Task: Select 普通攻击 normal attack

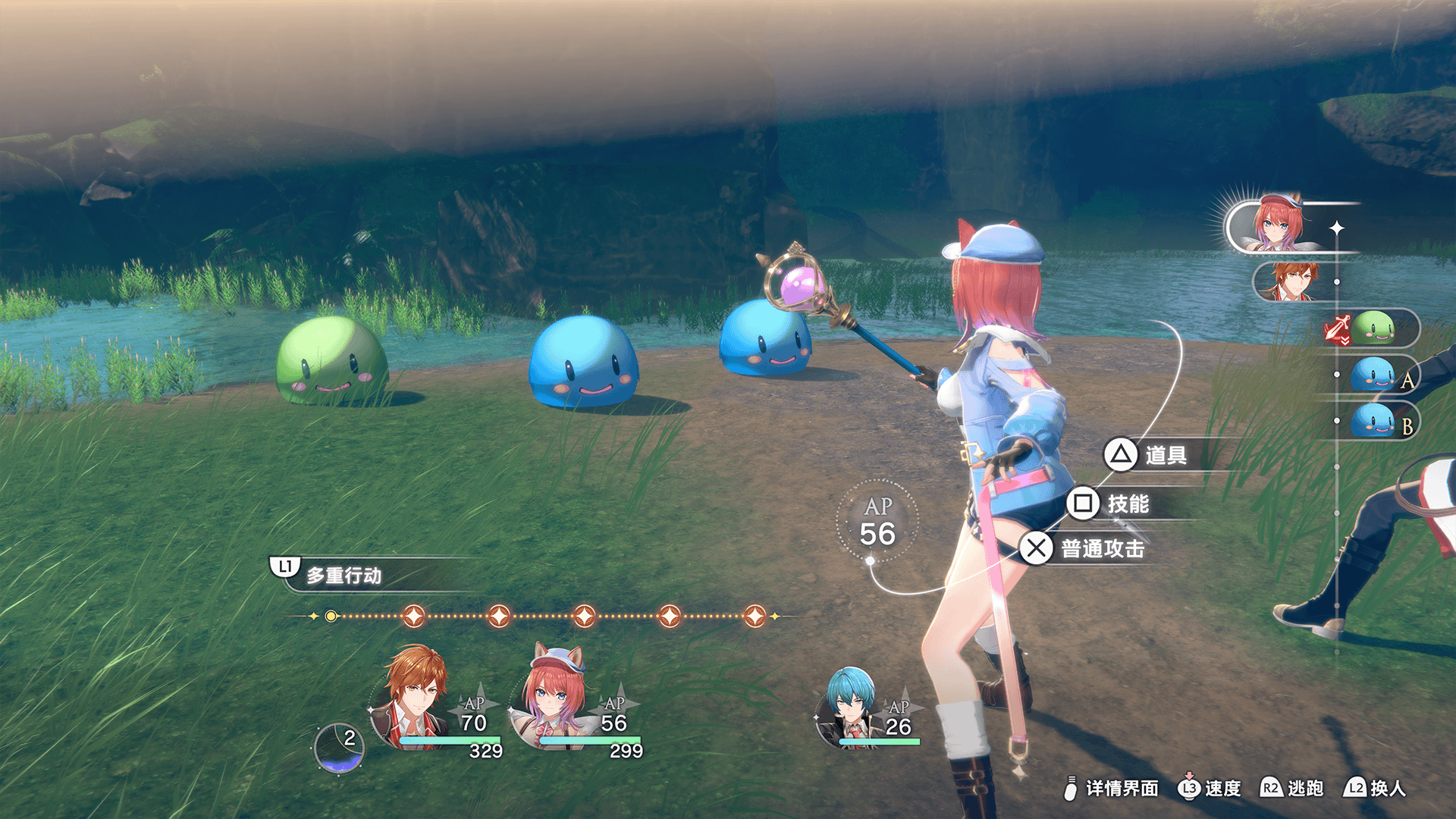Action: 1084,548
